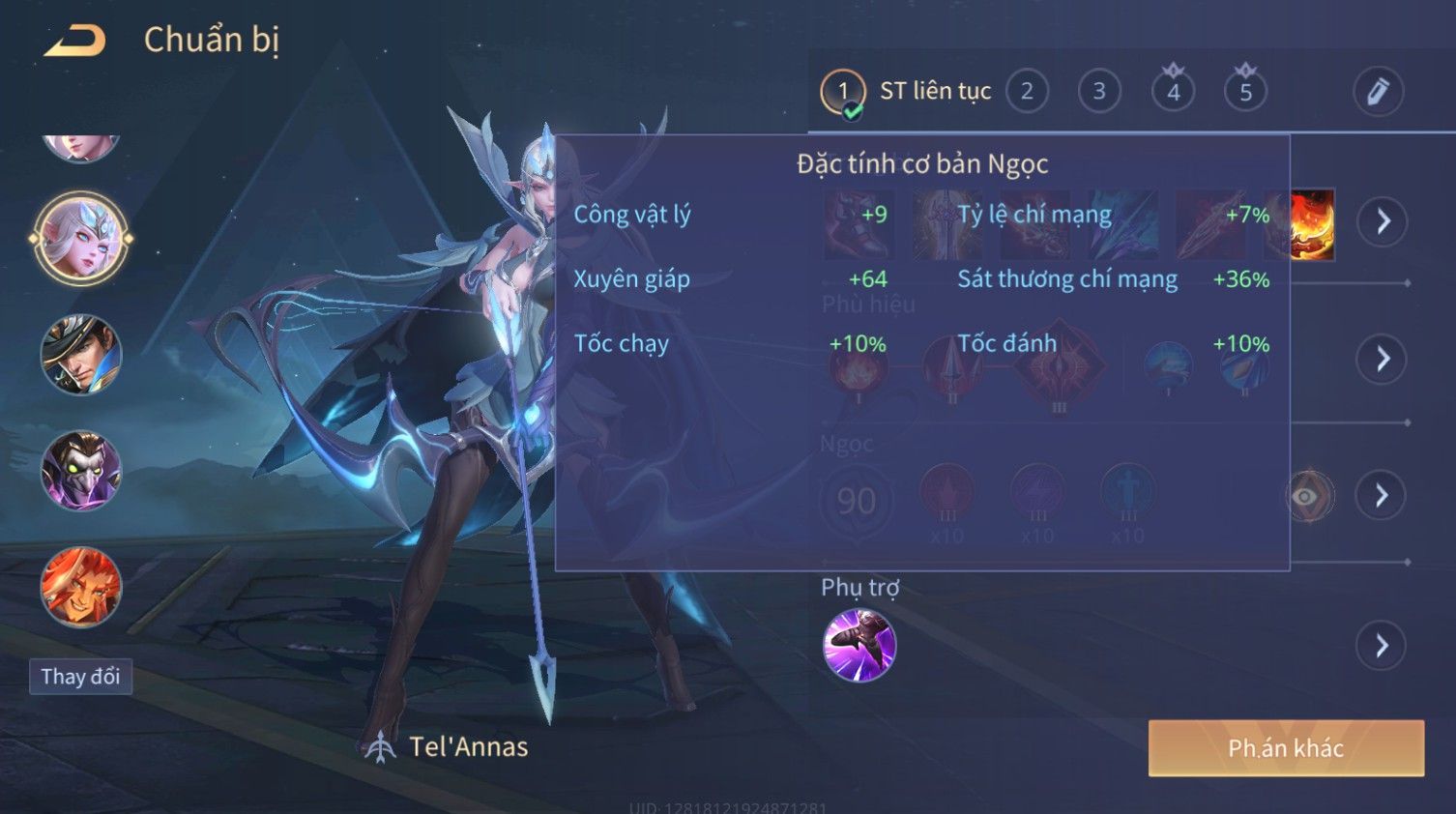Switch to preset tab 2
1456x814 pixels.
(1027, 92)
